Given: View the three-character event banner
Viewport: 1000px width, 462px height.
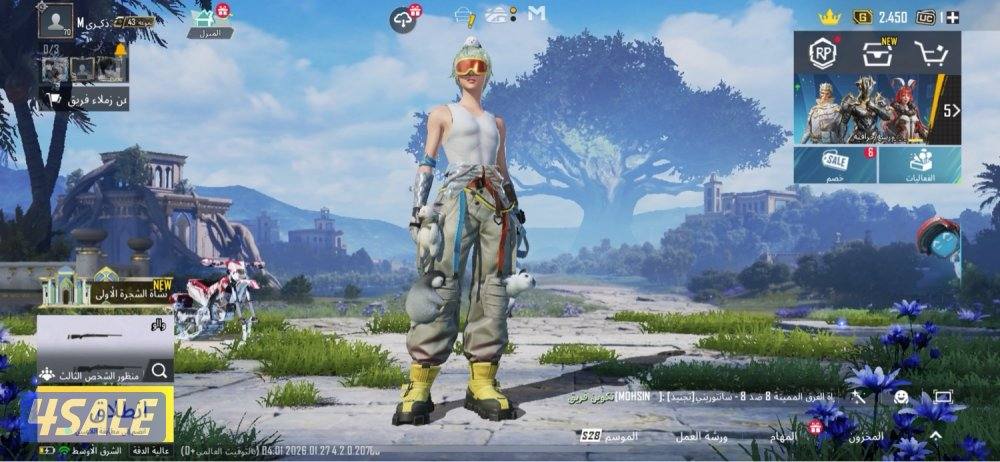Looking at the screenshot, I should (868, 110).
